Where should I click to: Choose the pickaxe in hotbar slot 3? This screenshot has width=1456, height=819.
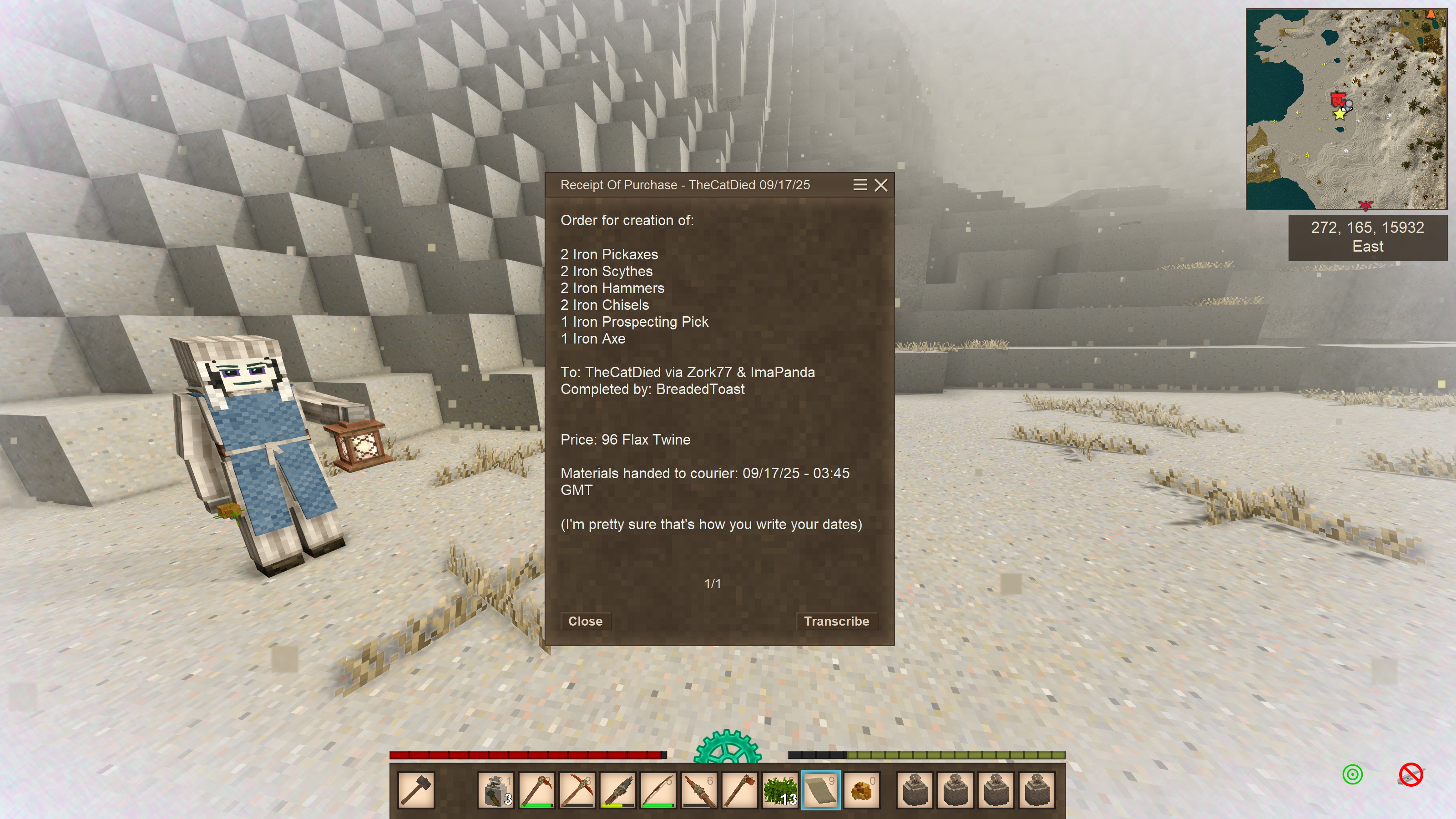(x=577, y=789)
